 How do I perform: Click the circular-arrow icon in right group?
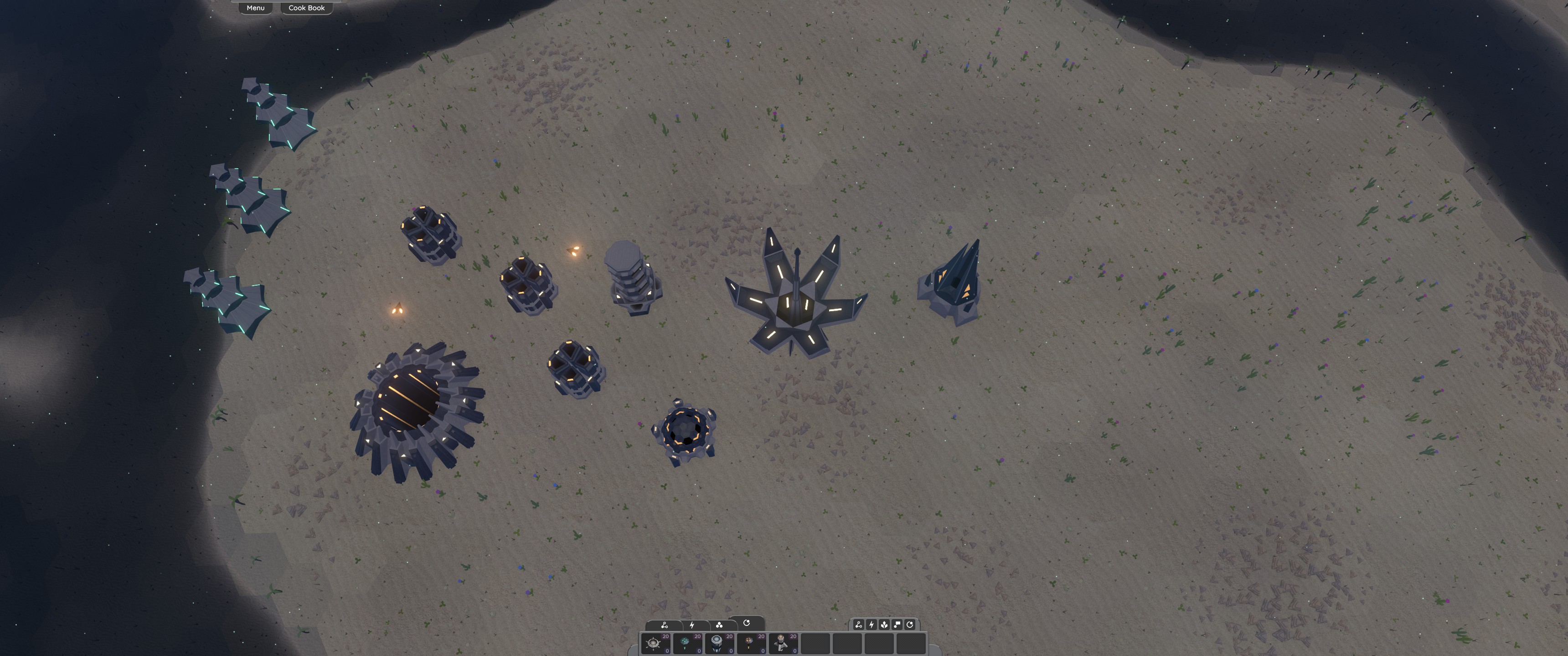pos(909,625)
